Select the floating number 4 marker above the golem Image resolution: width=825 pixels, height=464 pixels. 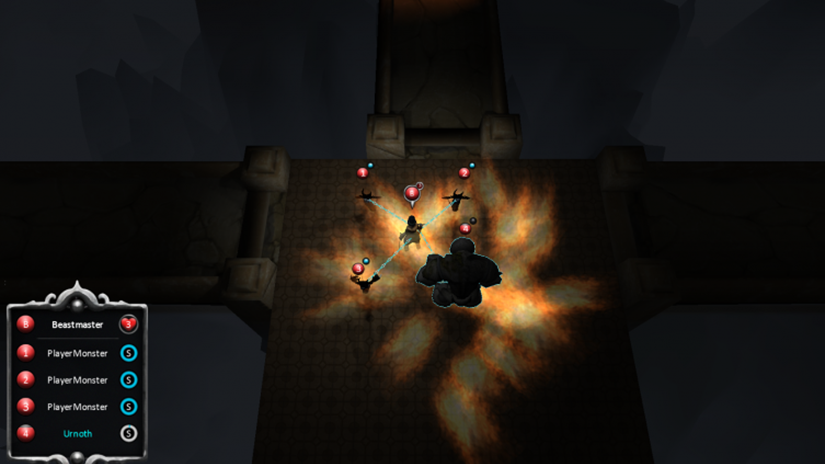point(465,228)
